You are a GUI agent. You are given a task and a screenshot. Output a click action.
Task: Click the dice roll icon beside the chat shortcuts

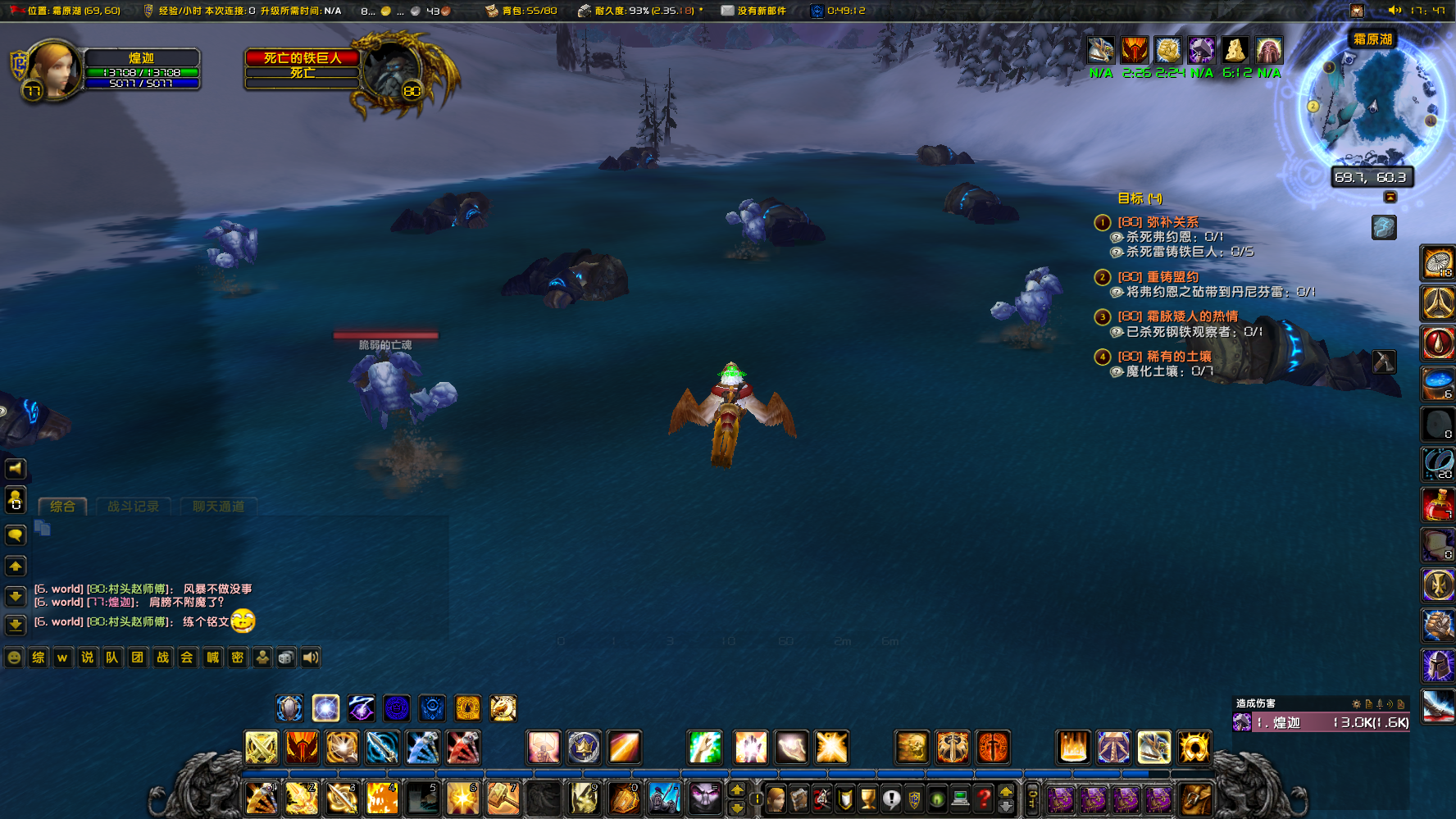point(286,657)
